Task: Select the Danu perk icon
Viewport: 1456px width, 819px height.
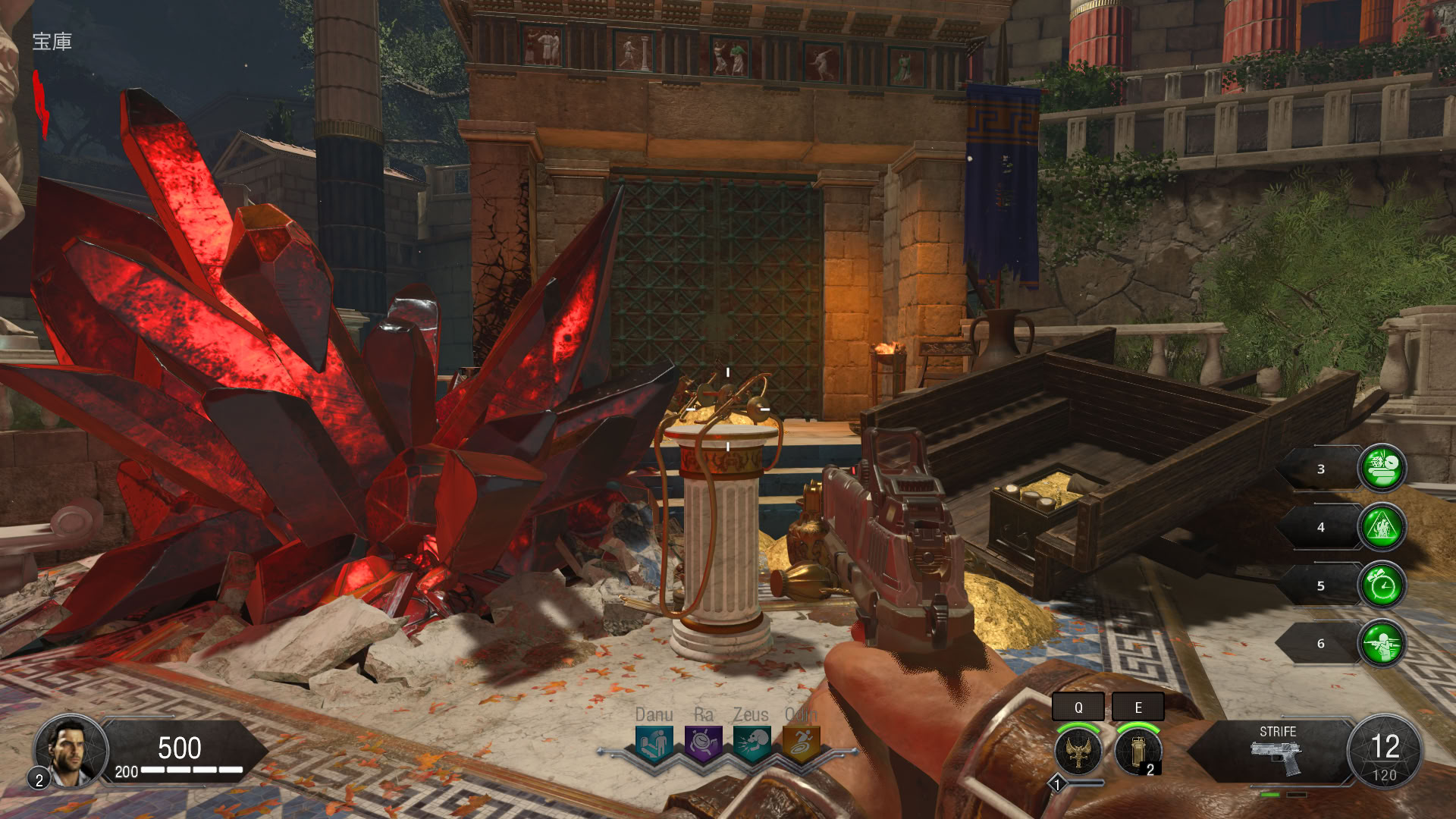Action: coord(654,743)
